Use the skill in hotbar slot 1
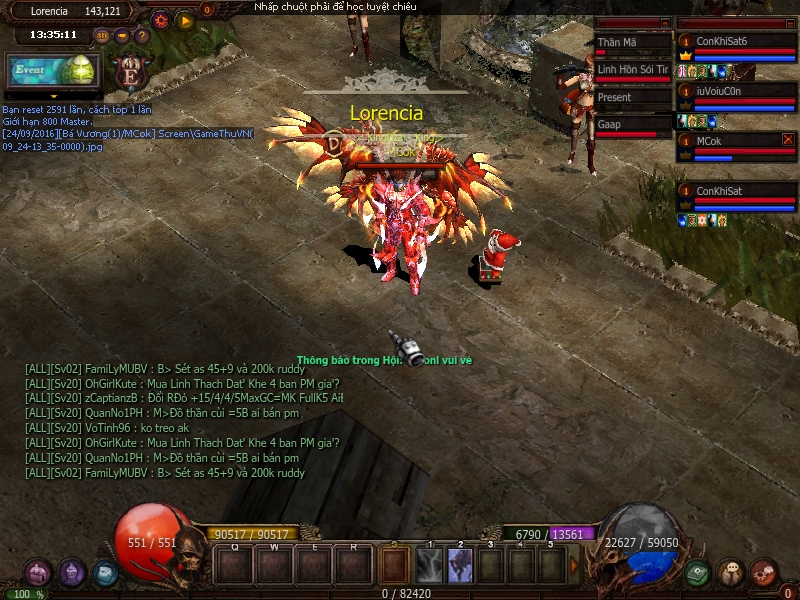 pos(431,565)
